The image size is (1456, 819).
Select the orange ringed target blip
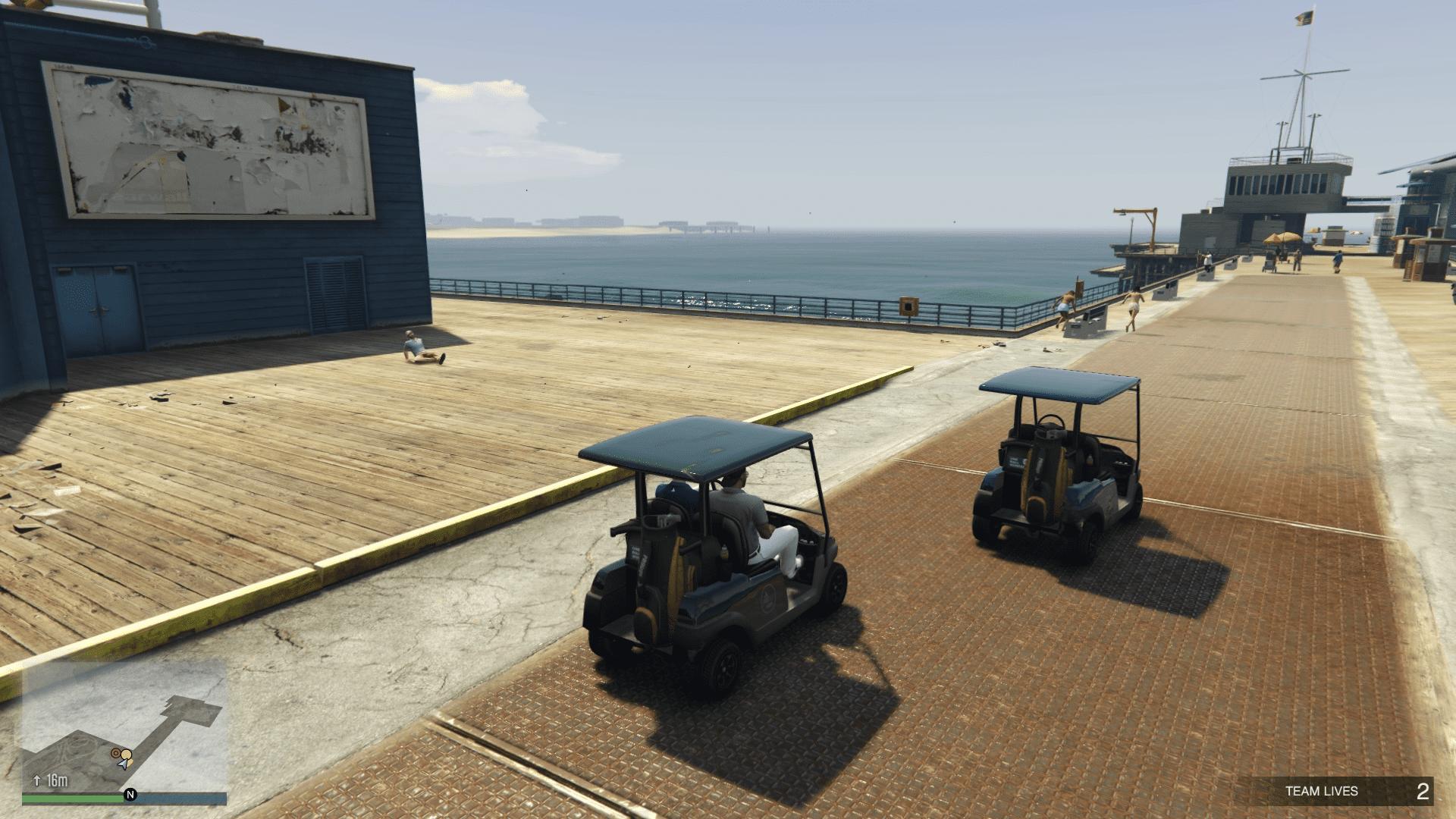tap(116, 753)
